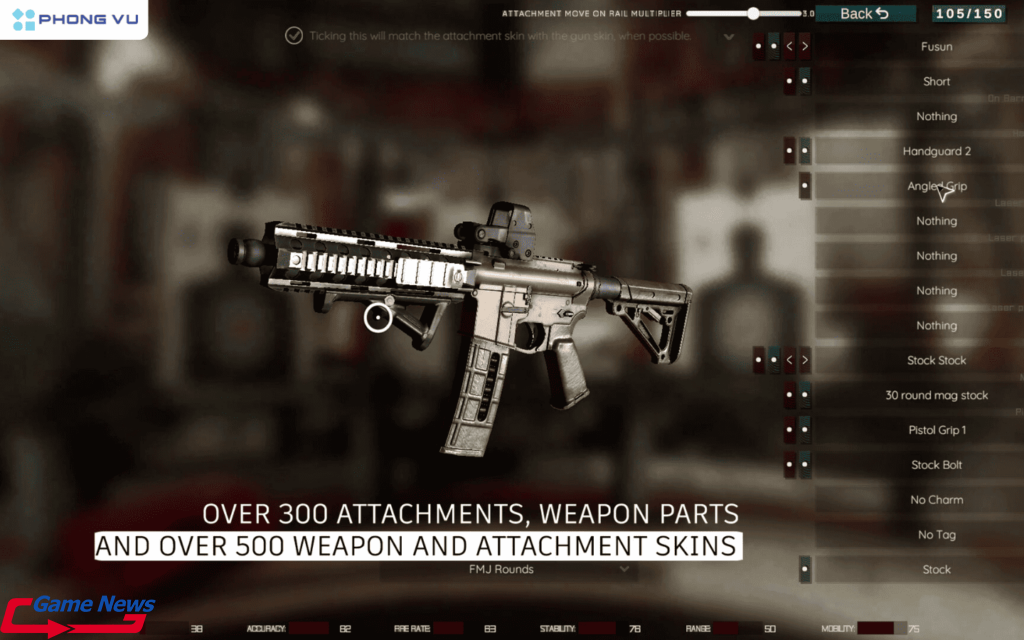1024x640 pixels.
Task: Select the 30 round mag stock
Action: 936,395
